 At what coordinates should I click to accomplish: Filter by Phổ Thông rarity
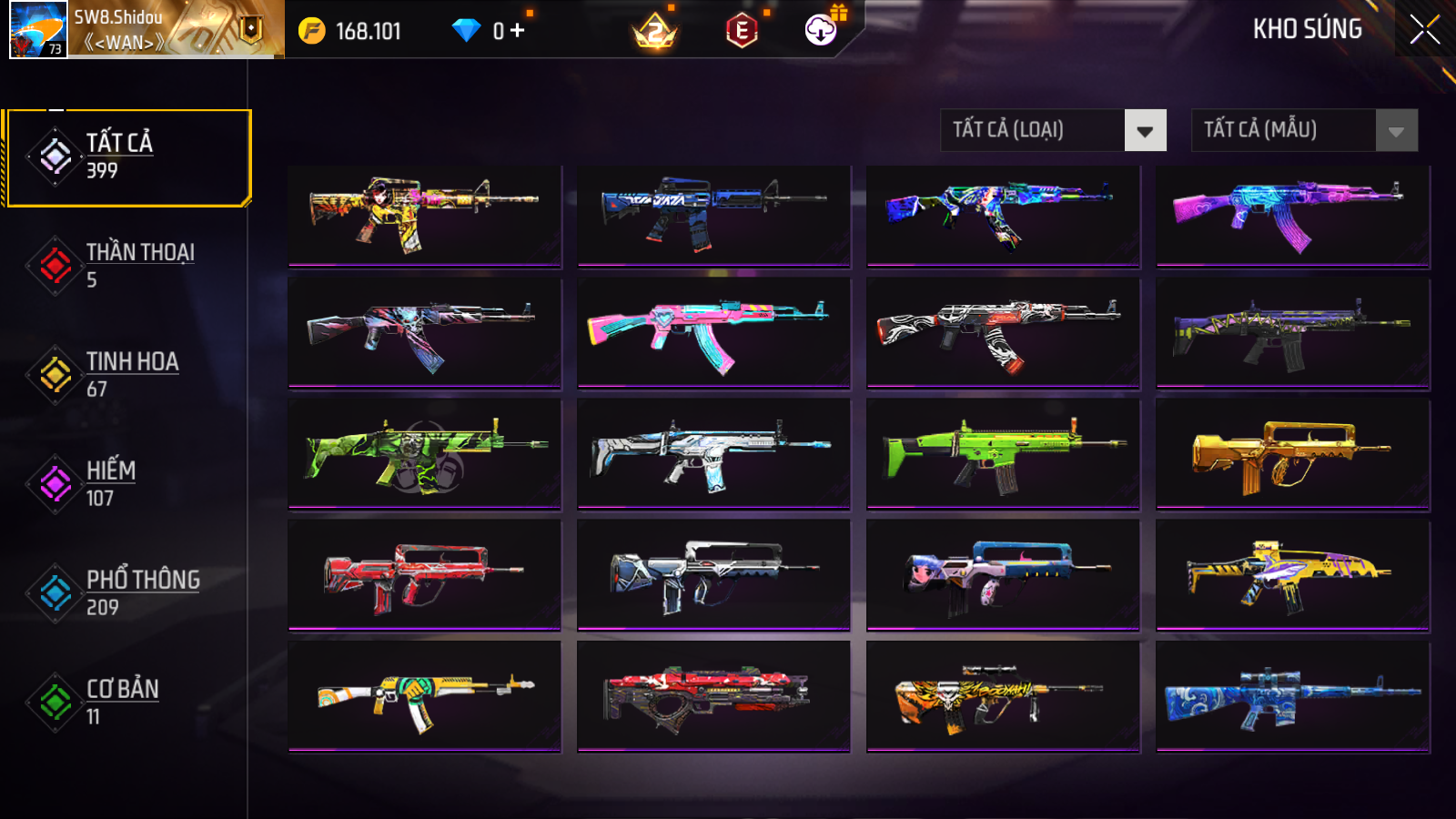(128, 593)
